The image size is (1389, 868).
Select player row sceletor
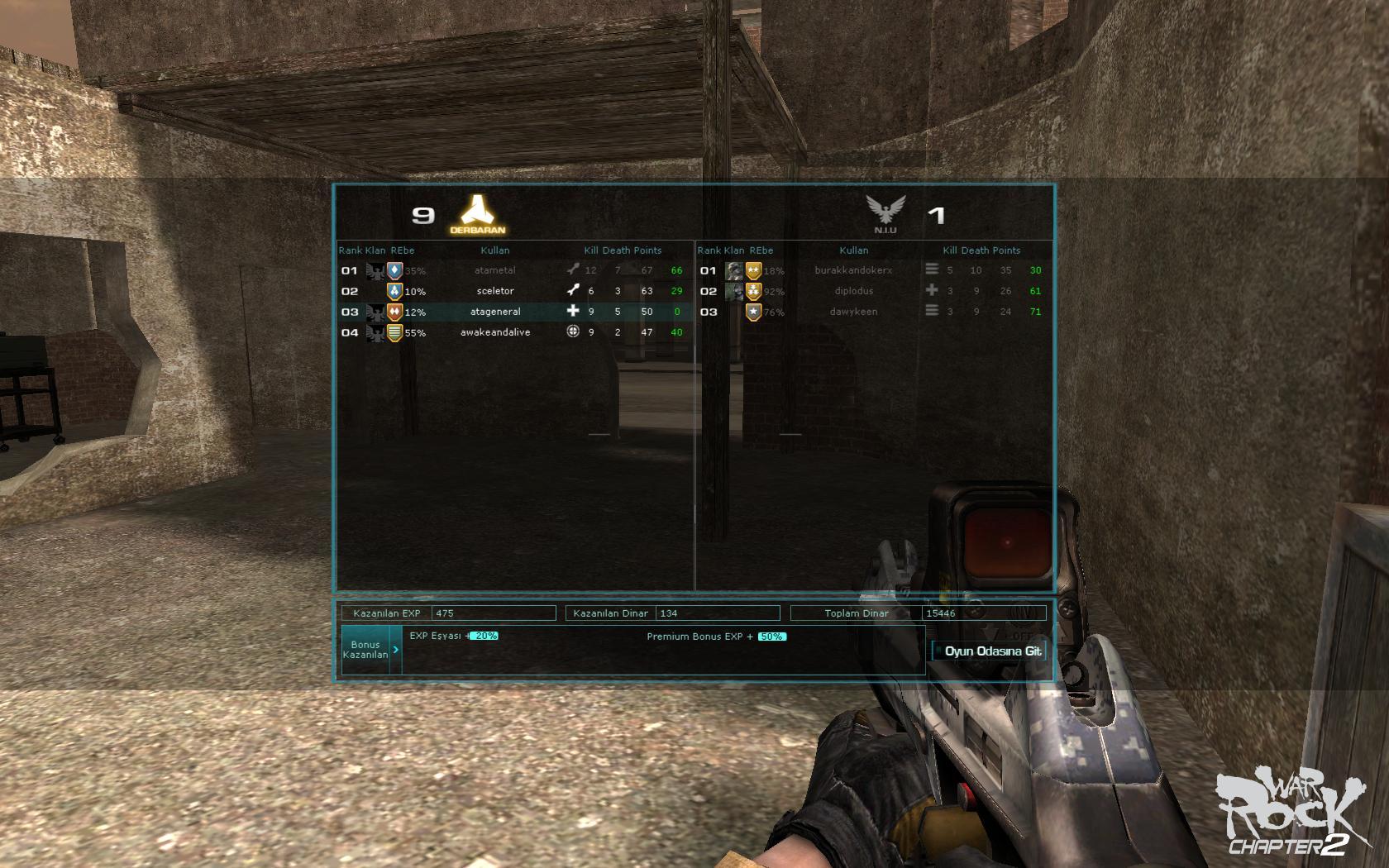[495, 291]
